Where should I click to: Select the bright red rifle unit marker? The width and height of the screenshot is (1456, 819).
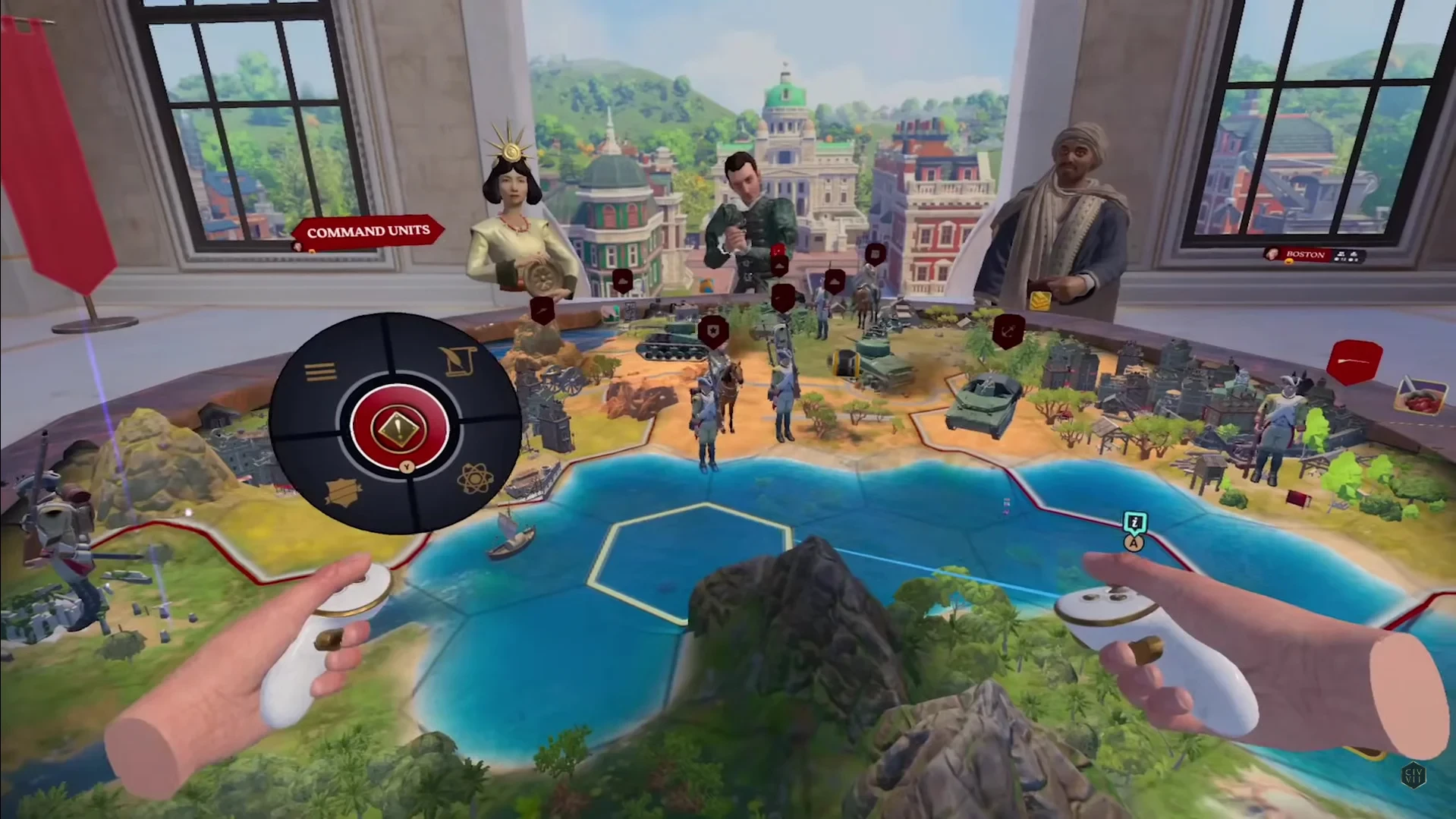[1354, 361]
